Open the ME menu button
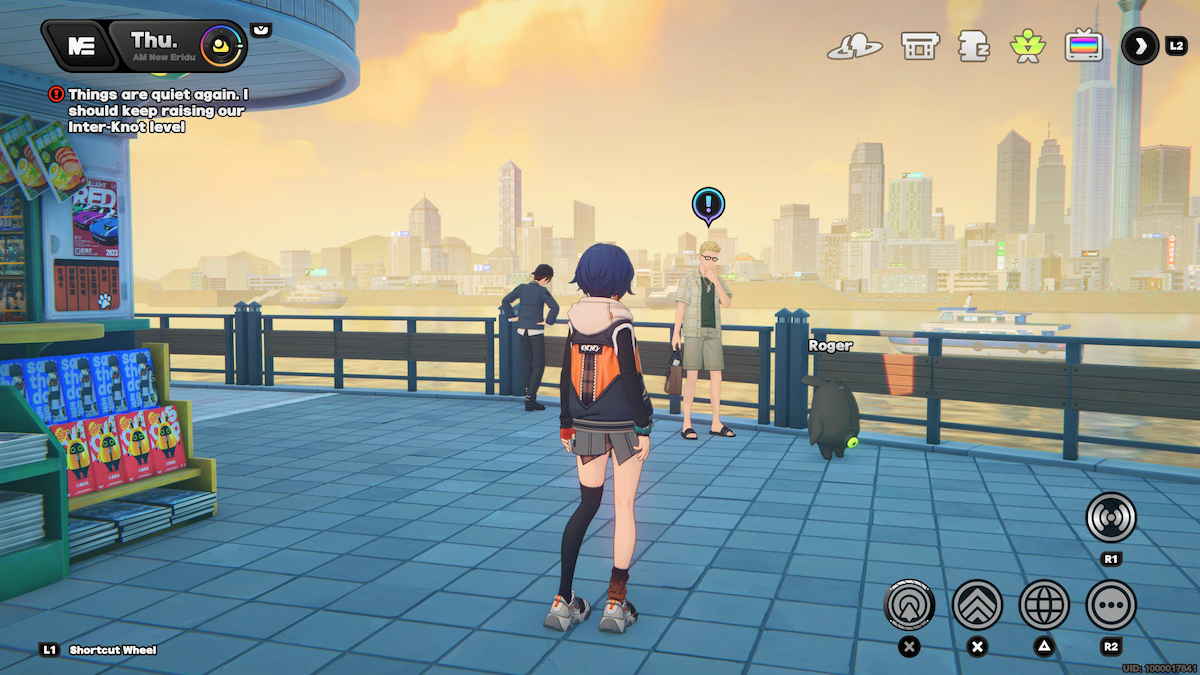Viewport: 1200px width, 675px height. 80,45
